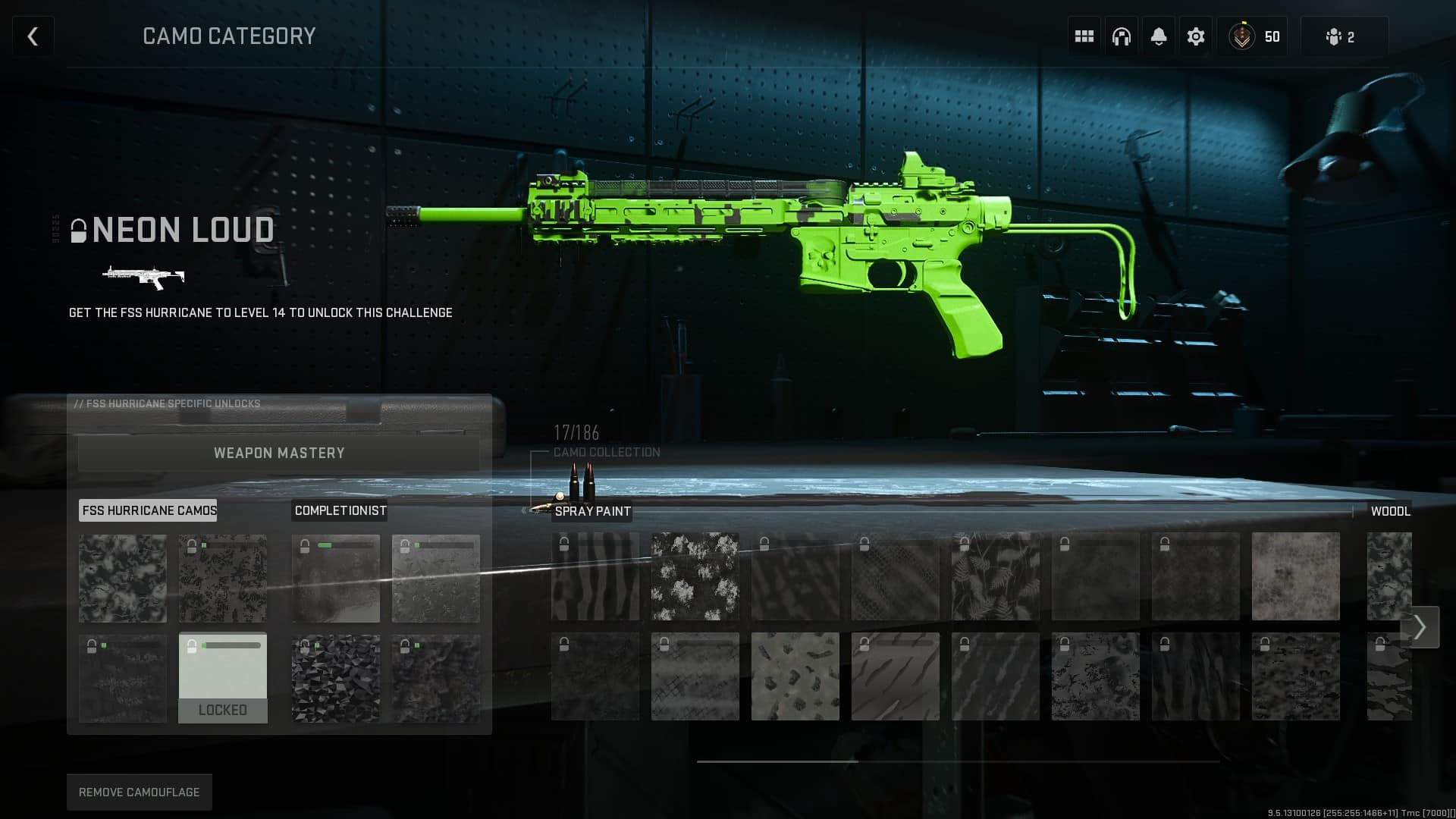The image size is (1456, 819).
Task: Click Remove Camouflage
Action: point(139,792)
